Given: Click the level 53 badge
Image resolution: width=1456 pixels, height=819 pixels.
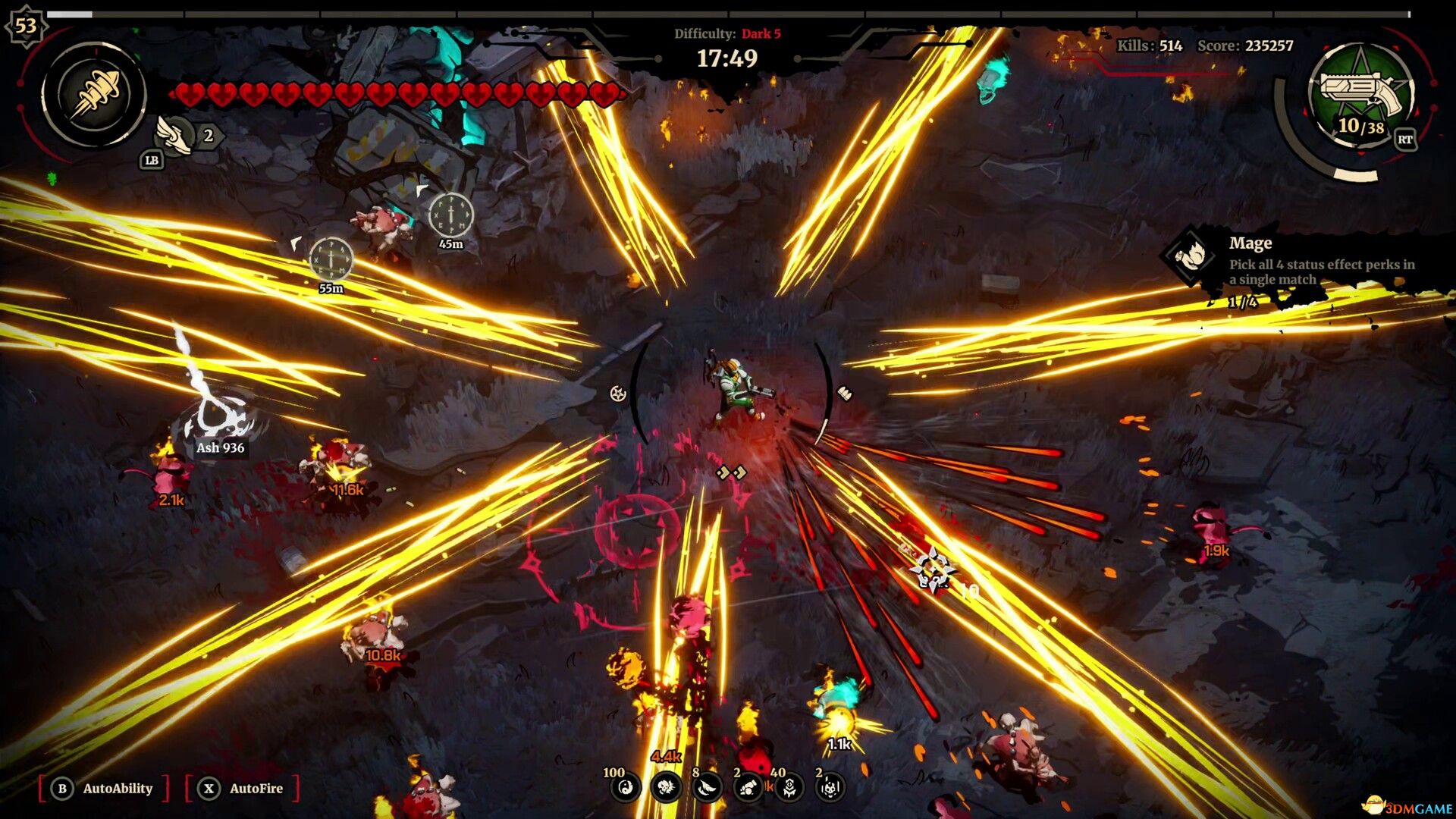Looking at the screenshot, I should 25,25.
